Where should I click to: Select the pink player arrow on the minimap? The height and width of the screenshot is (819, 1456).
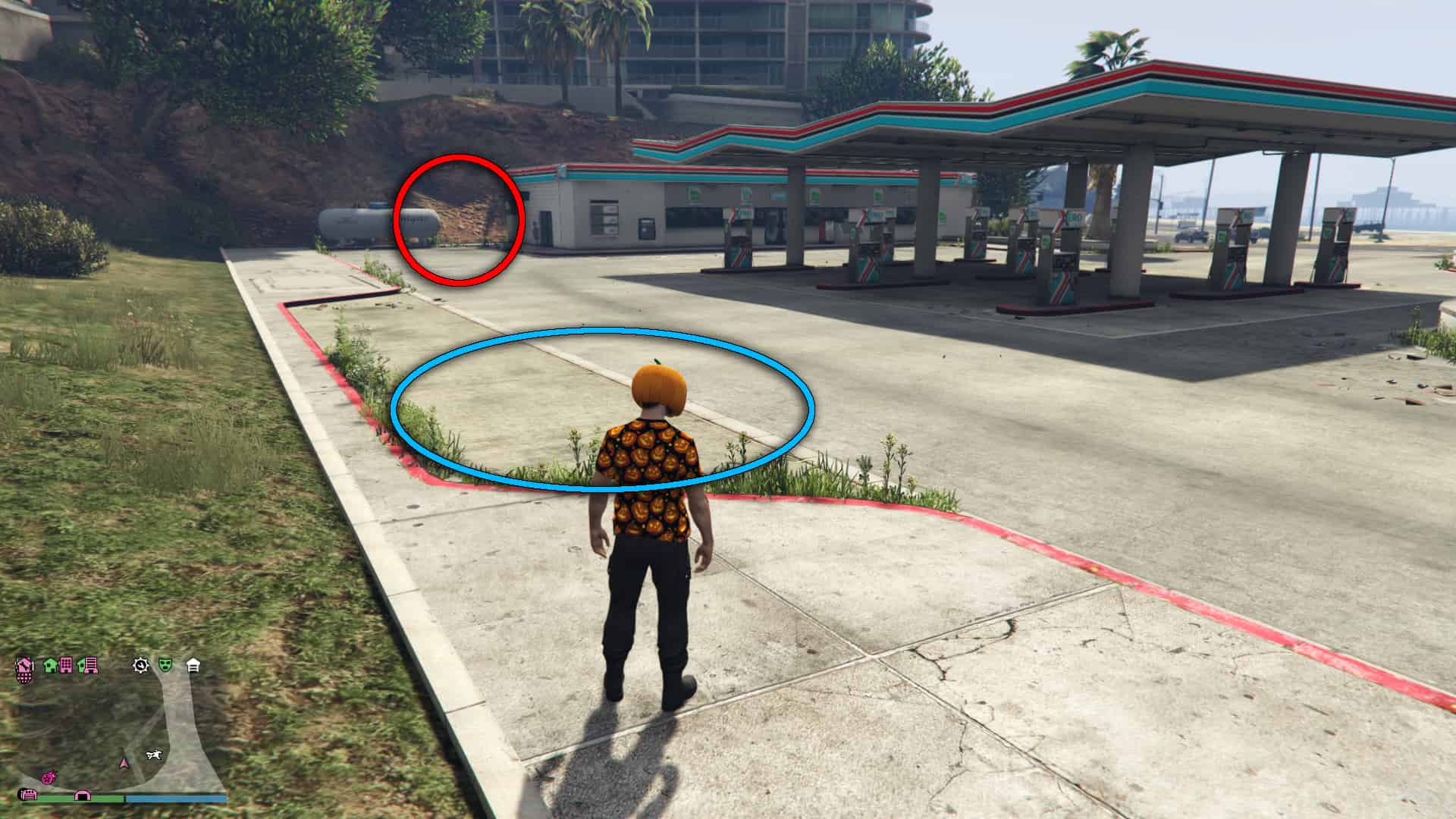click(x=123, y=764)
